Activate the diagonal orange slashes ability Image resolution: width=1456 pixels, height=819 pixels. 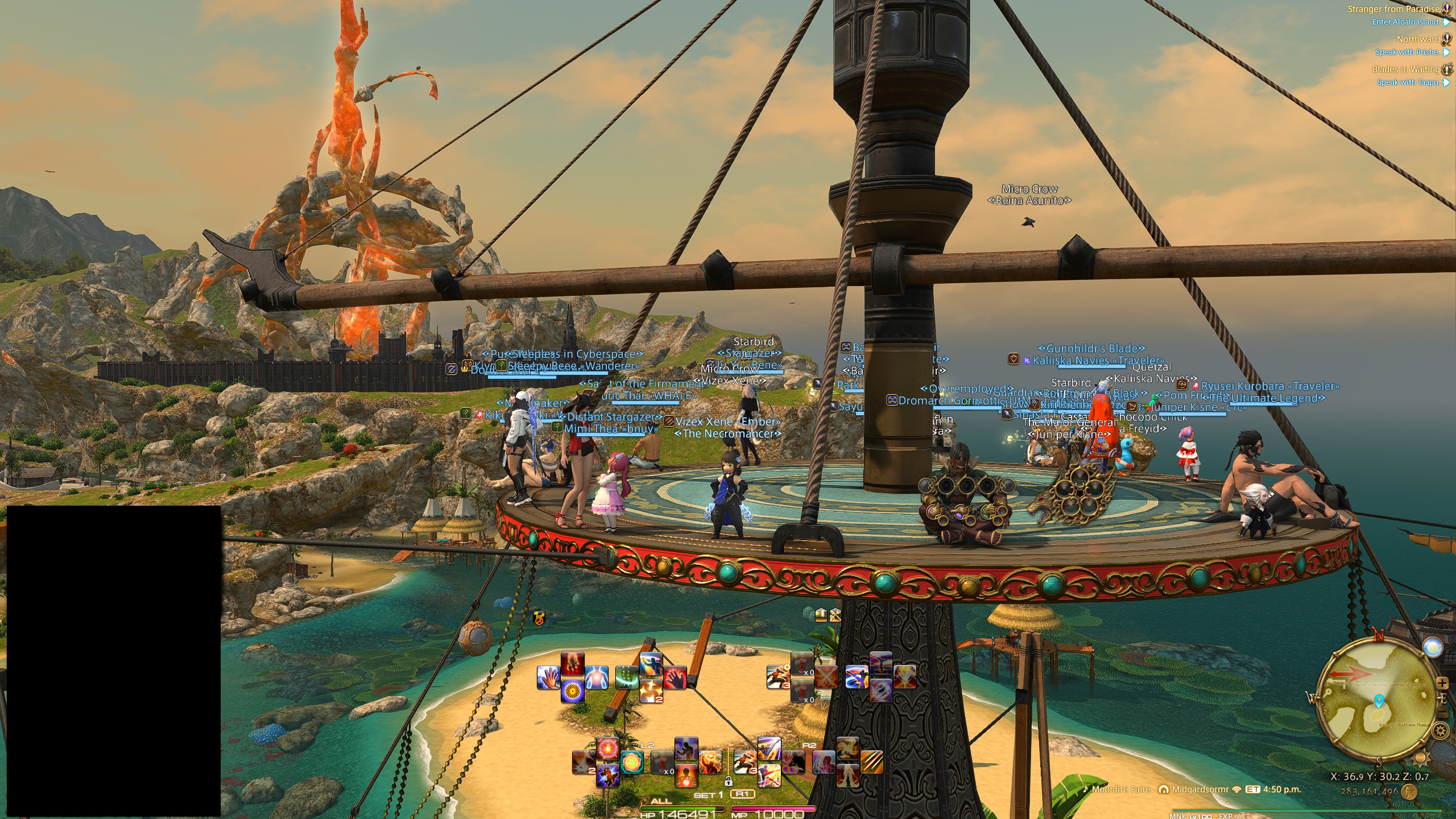(871, 762)
